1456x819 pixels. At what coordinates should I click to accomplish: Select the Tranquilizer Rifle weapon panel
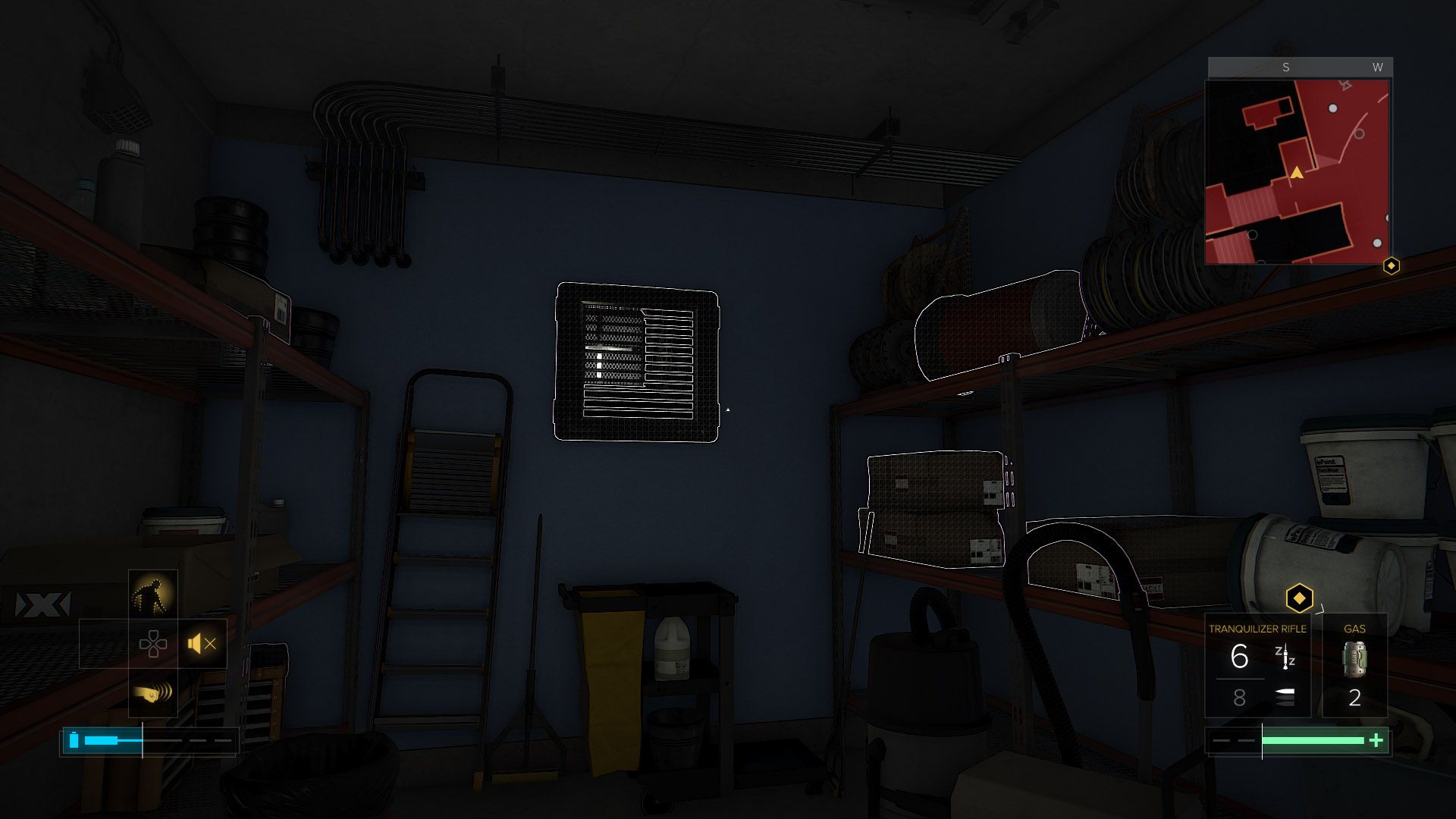[1257, 666]
